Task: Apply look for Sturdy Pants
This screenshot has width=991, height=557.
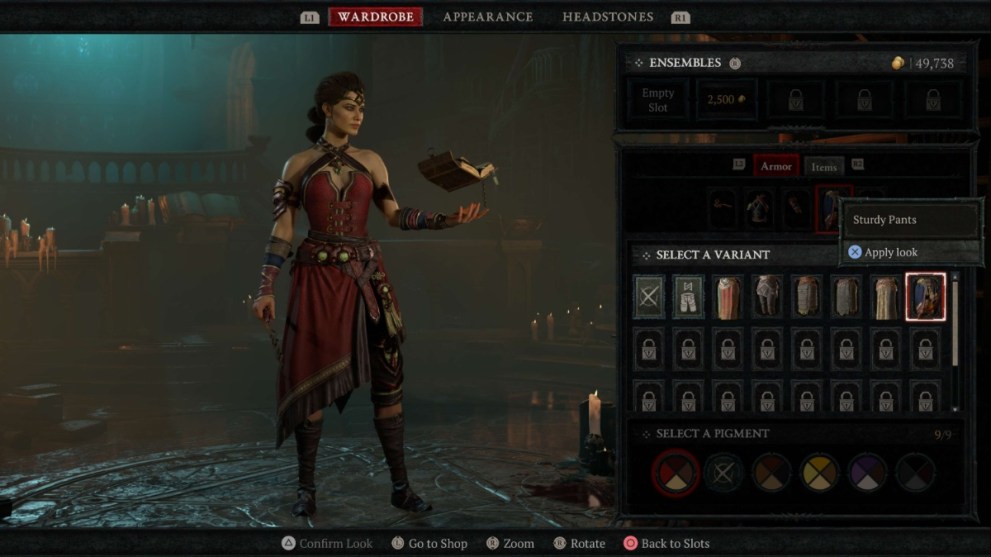Action: click(883, 252)
